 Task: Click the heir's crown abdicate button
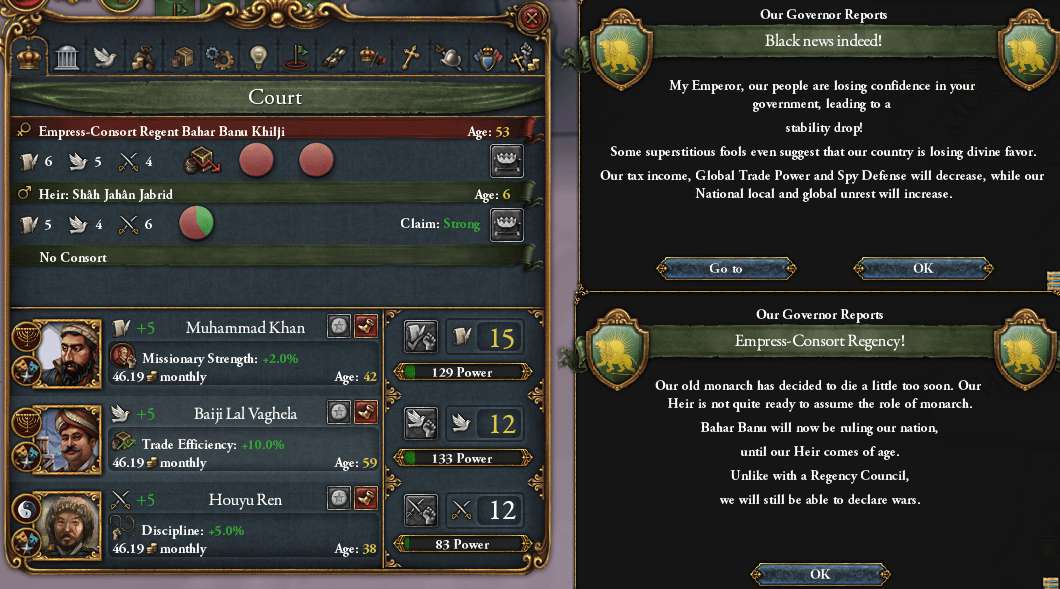[x=507, y=224]
